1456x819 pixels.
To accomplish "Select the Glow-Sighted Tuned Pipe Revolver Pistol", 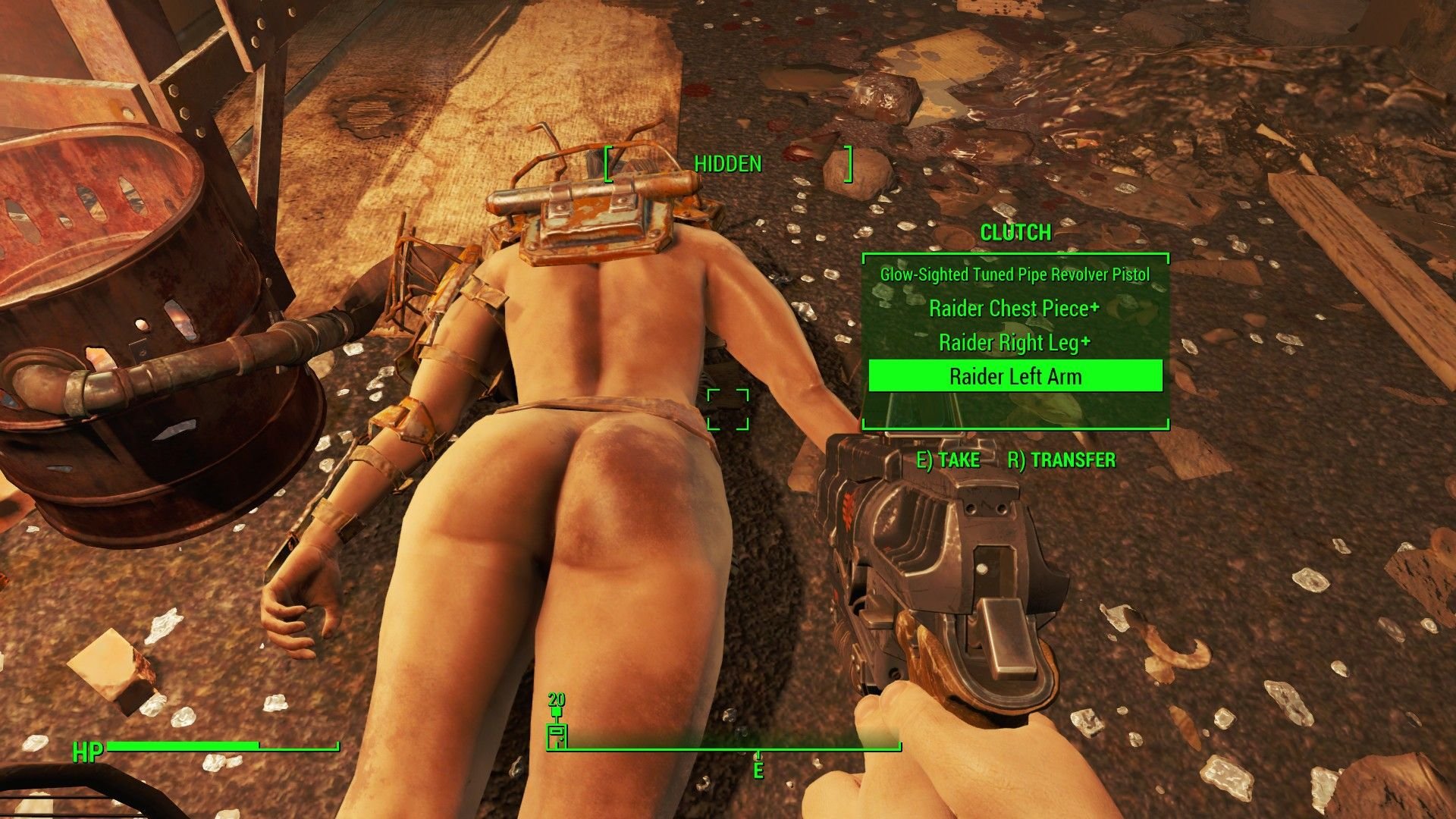I will coord(1015,275).
